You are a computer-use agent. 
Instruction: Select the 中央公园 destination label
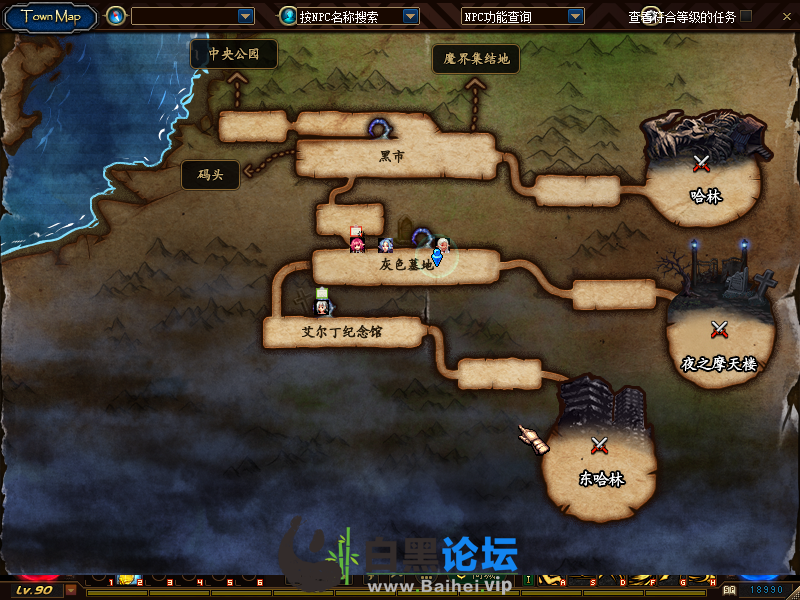[x=234, y=54]
